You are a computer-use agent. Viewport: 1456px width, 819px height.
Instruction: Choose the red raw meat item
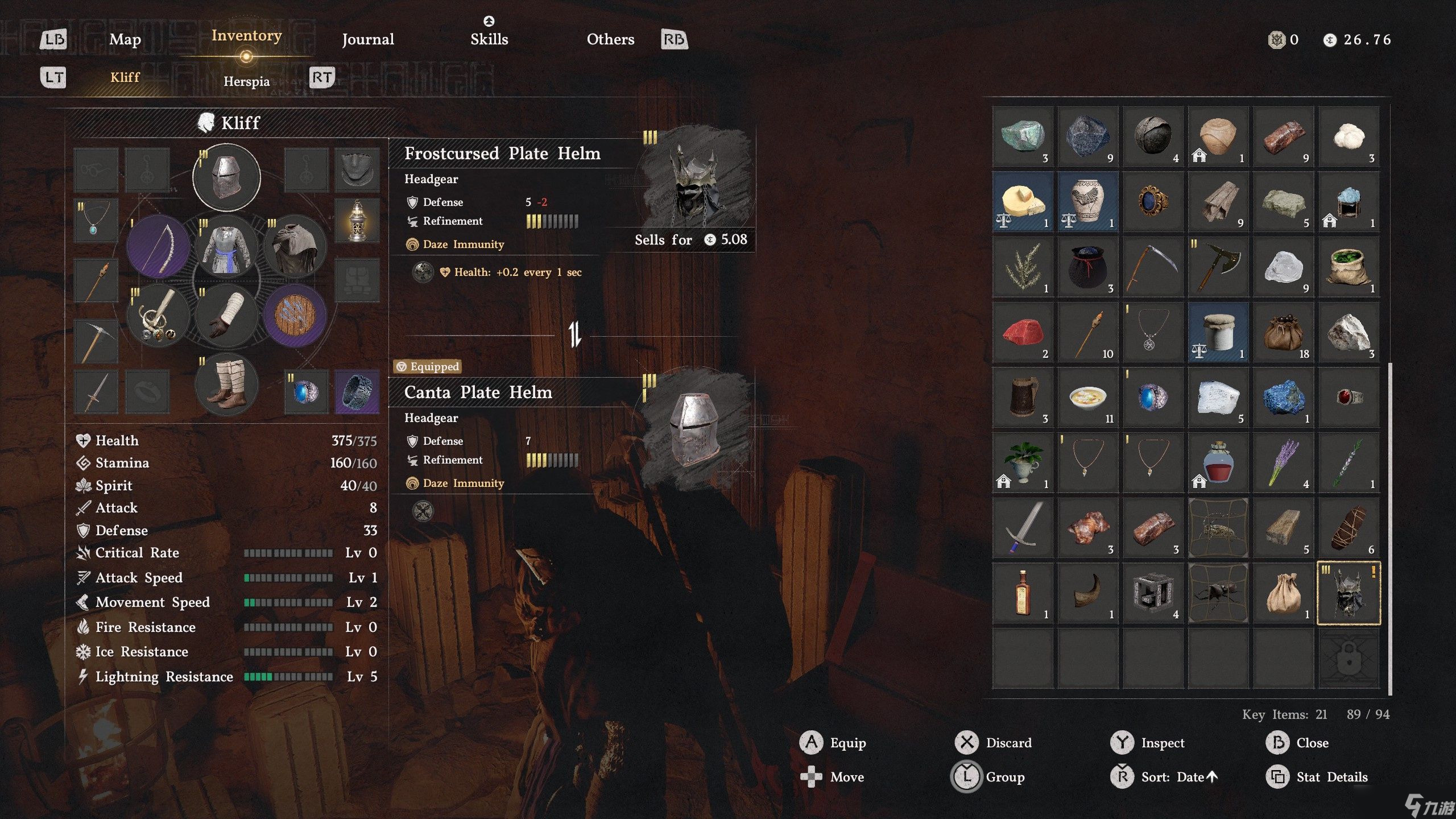coord(1023,332)
